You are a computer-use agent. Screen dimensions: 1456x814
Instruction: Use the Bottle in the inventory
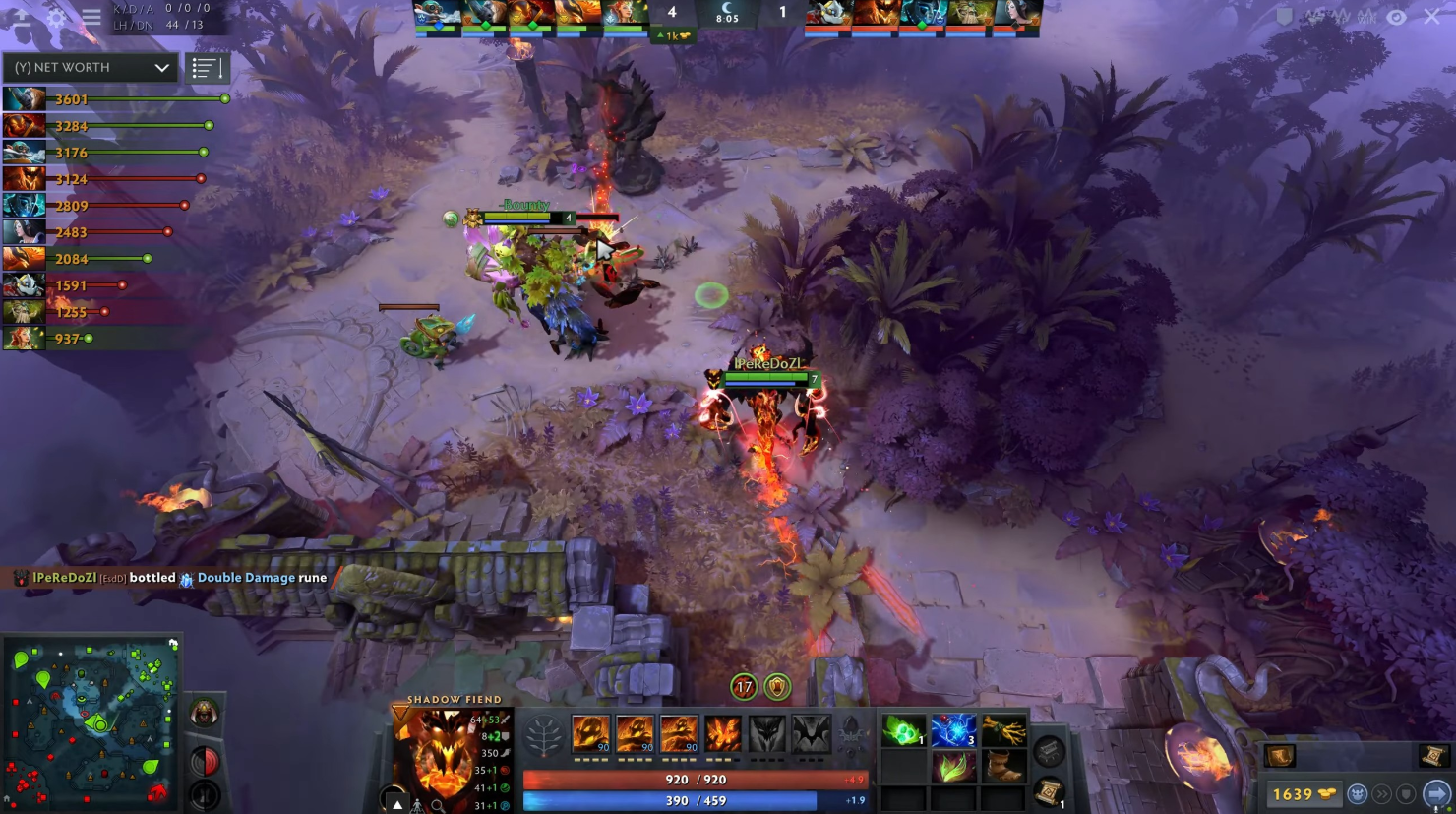tap(952, 729)
